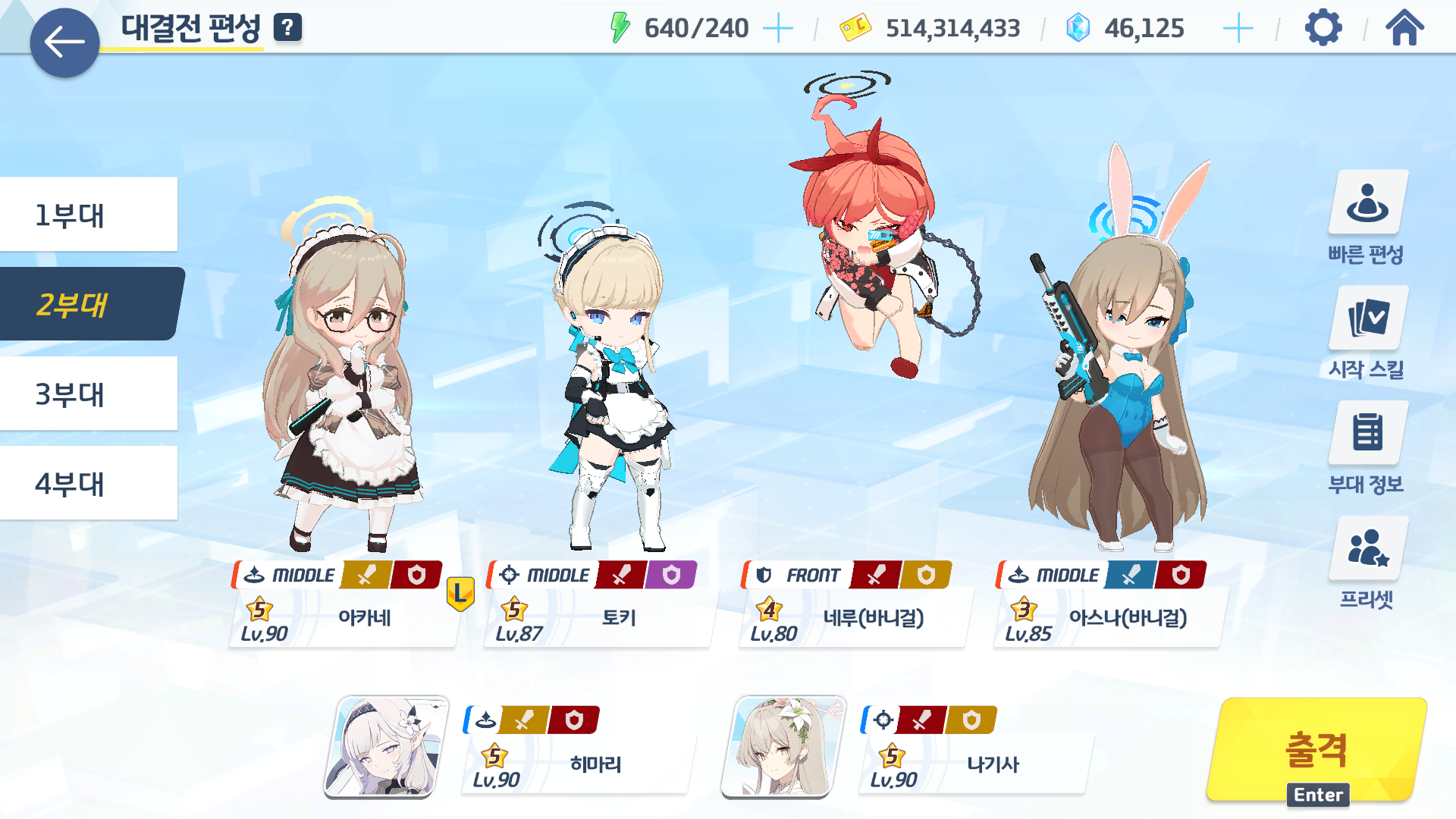The width and height of the screenshot is (1456, 819).
Task: Switch to the 3부대 squad tab
Action: tap(89, 394)
